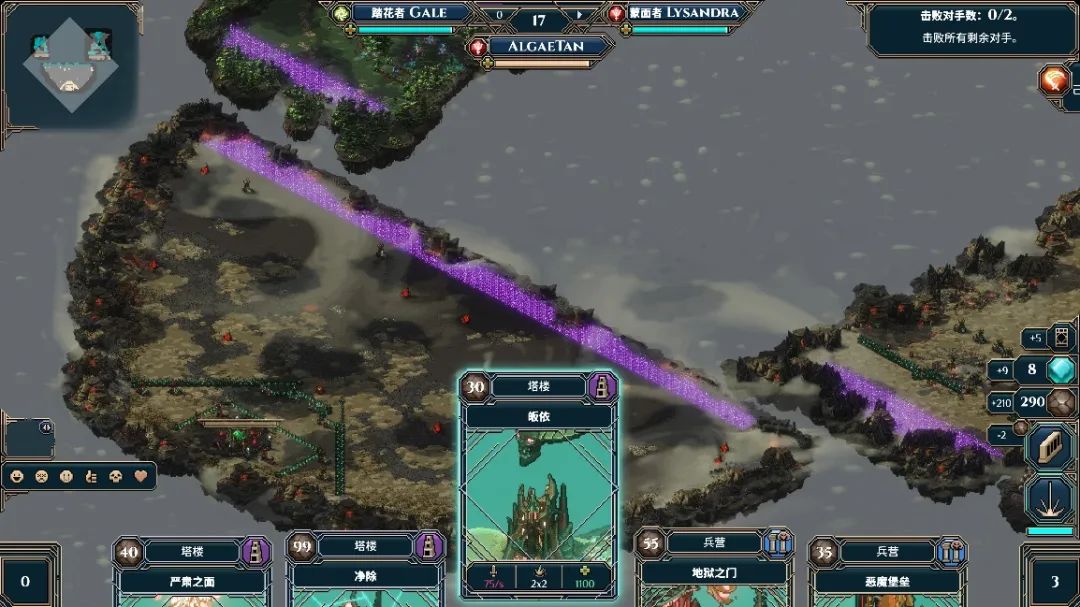The image size is (1080, 607).
Task: Send the heart emote
Action: [142, 476]
